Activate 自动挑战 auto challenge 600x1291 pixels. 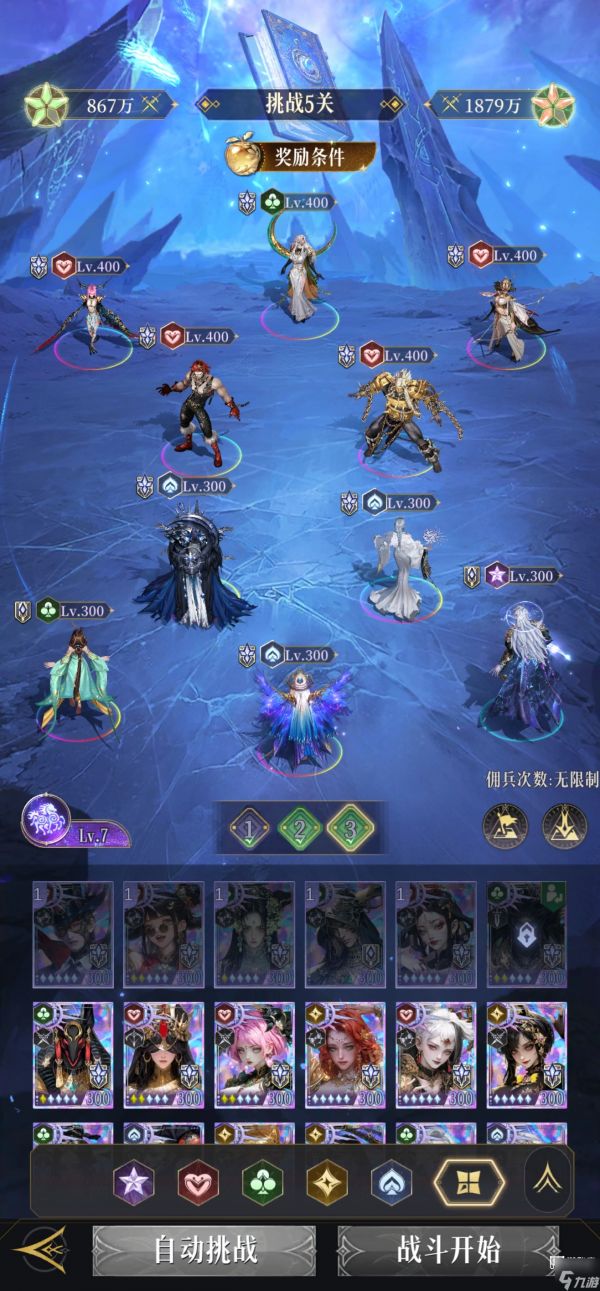[x=205, y=1249]
